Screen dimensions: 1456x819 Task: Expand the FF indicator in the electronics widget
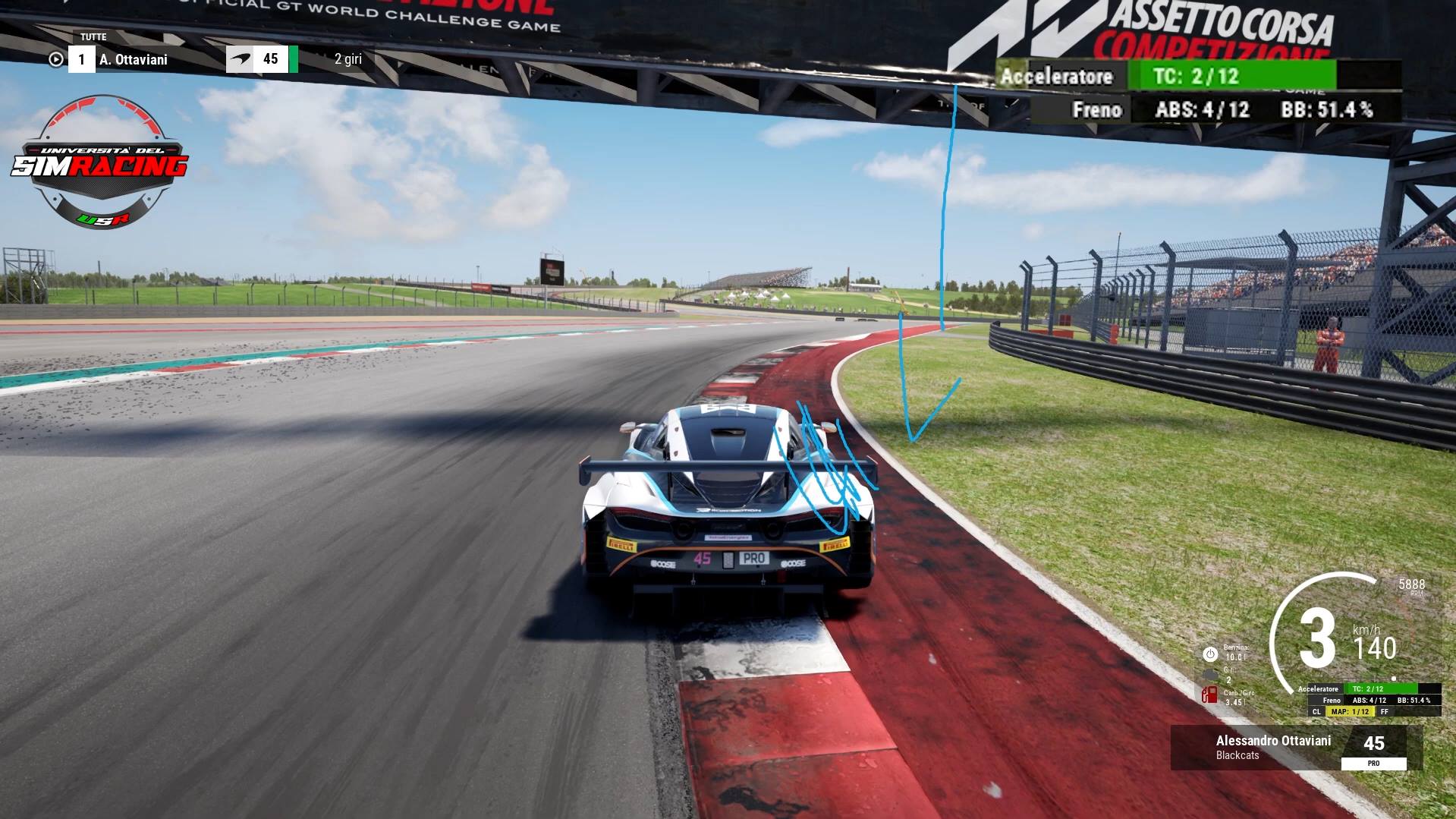pyautogui.click(x=1384, y=711)
